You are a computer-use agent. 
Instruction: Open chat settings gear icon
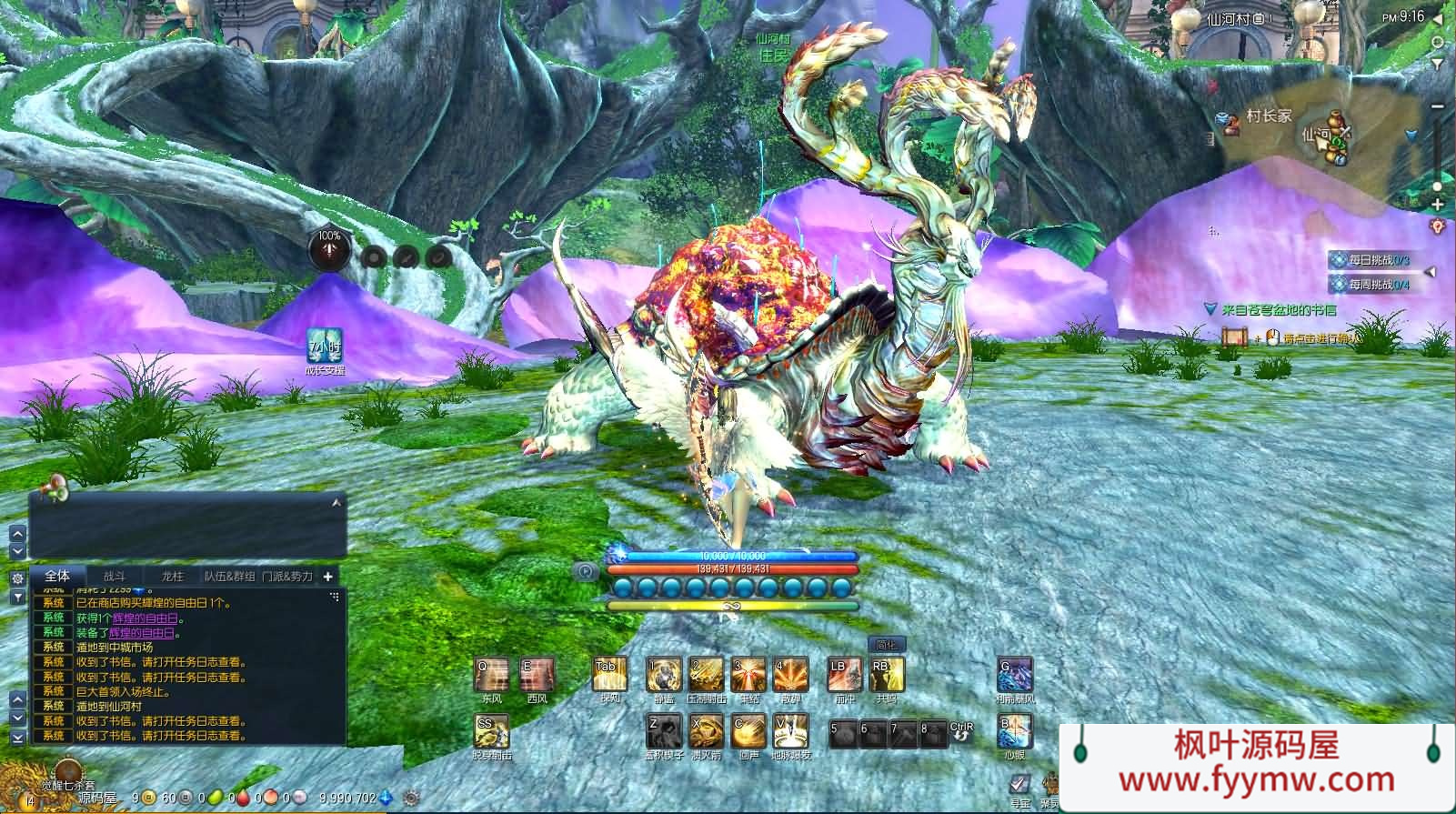(17, 578)
